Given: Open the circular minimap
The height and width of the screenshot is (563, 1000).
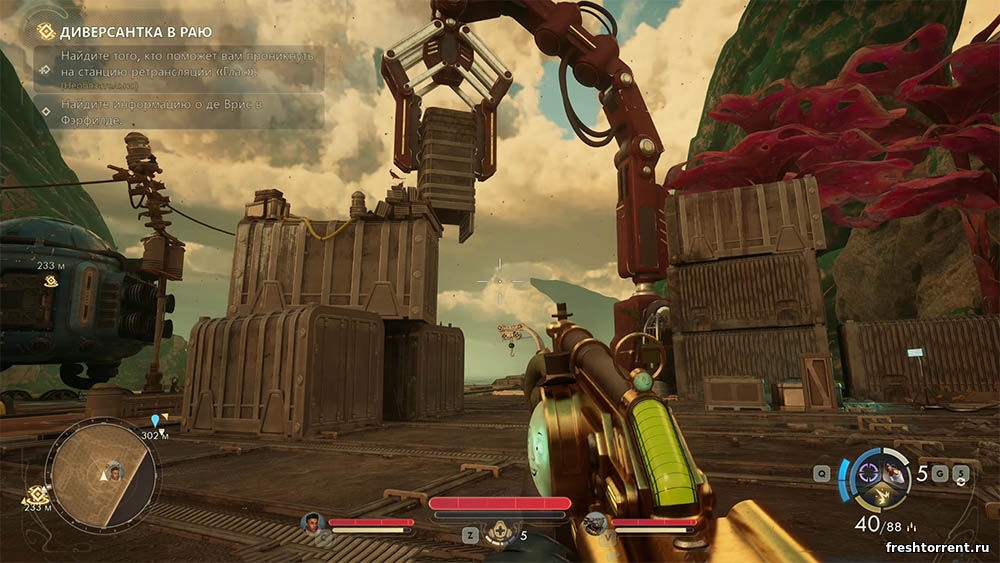Looking at the screenshot, I should tap(102, 475).
